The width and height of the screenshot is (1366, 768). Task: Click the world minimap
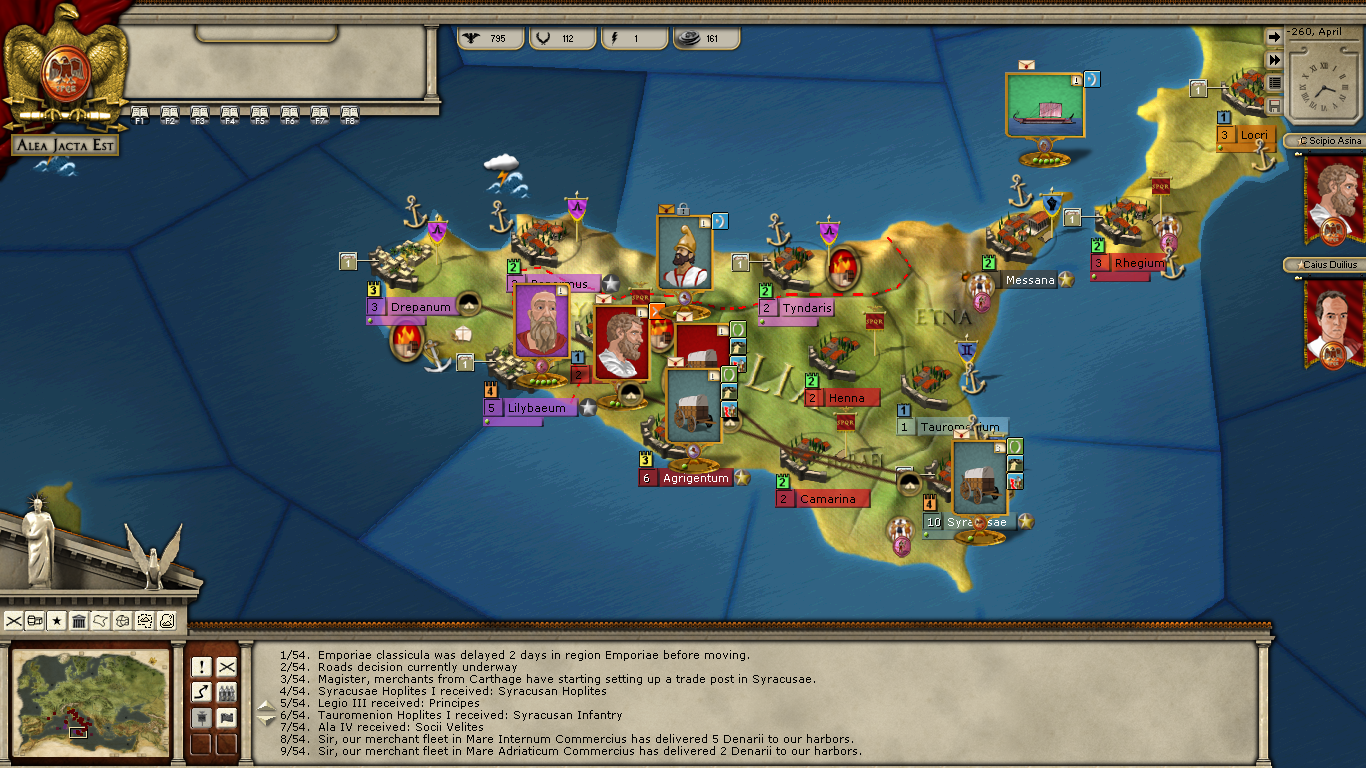(x=90, y=698)
